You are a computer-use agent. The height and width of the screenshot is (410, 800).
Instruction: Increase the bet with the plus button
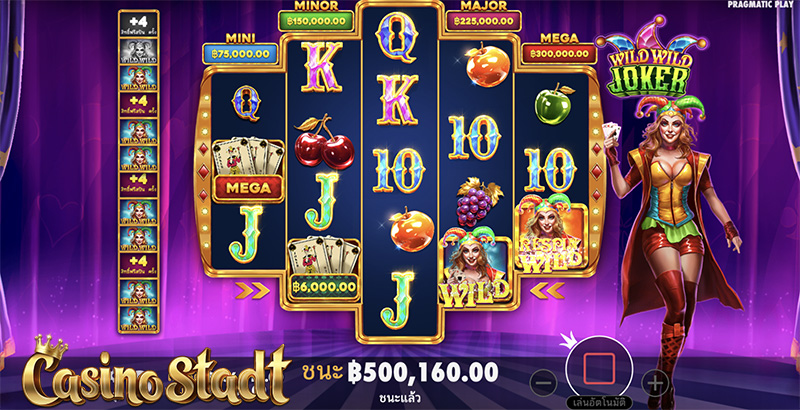[x=654, y=382]
